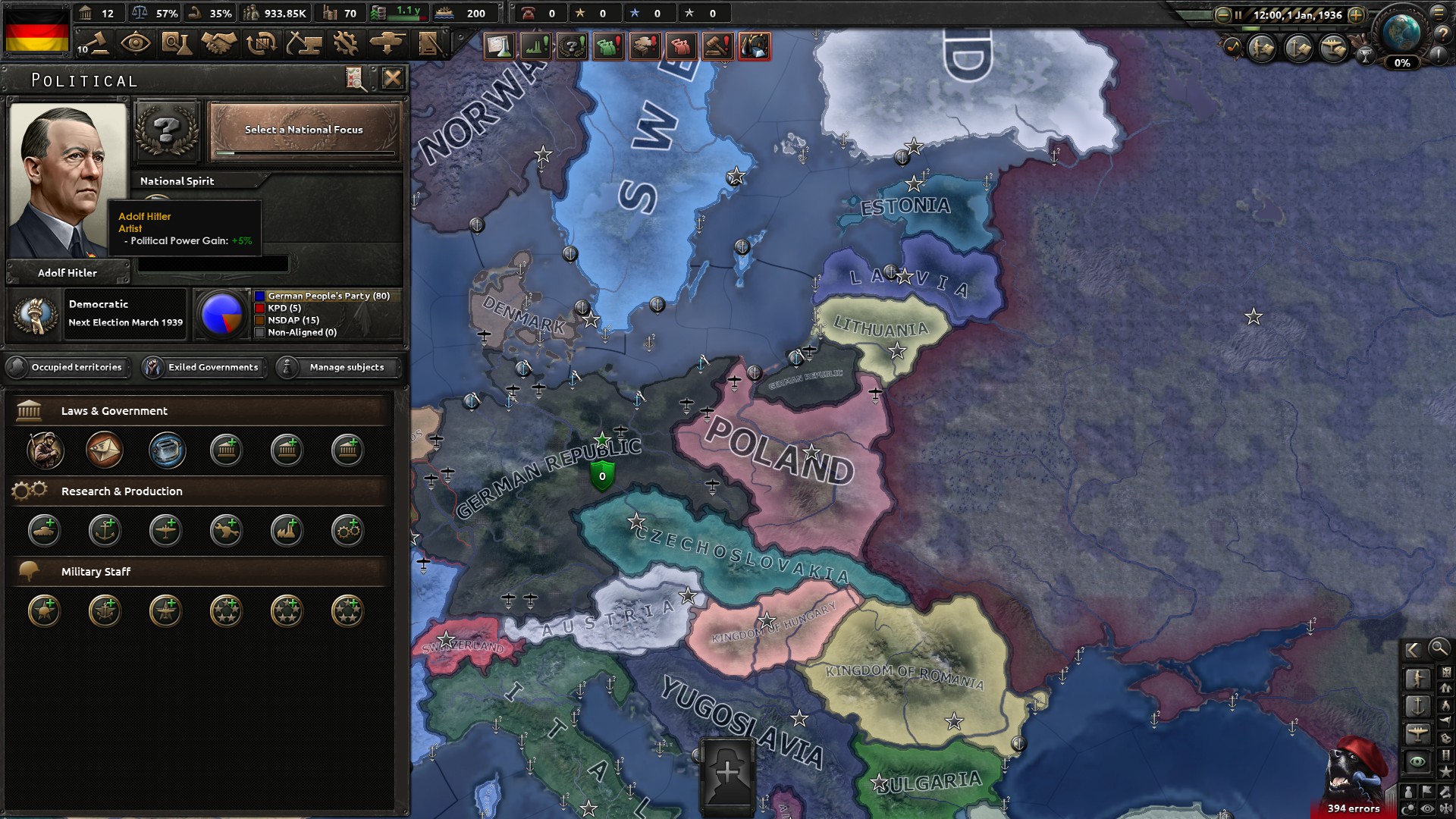Select the air map mode aircraft icon

point(1419,733)
